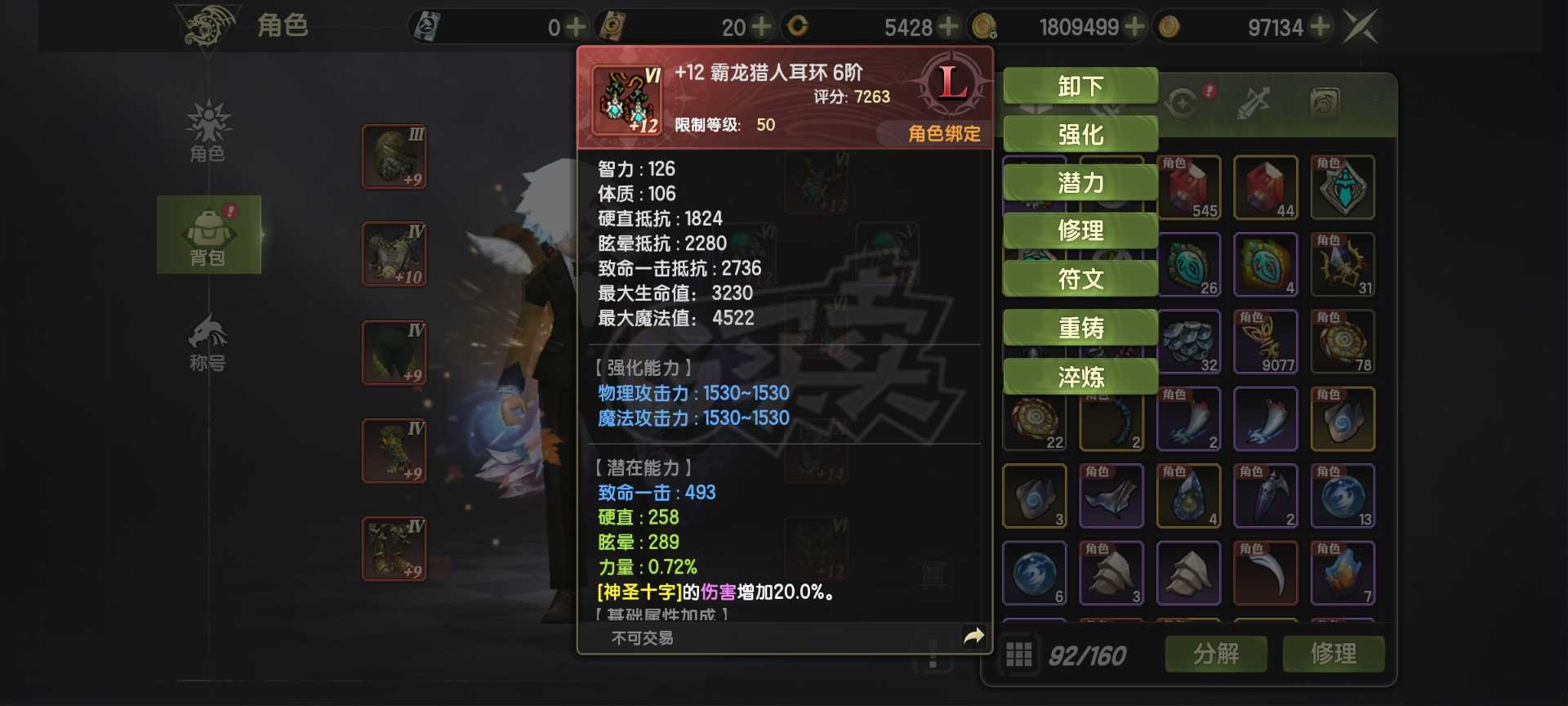Open the 称号 title panel

[x=208, y=339]
